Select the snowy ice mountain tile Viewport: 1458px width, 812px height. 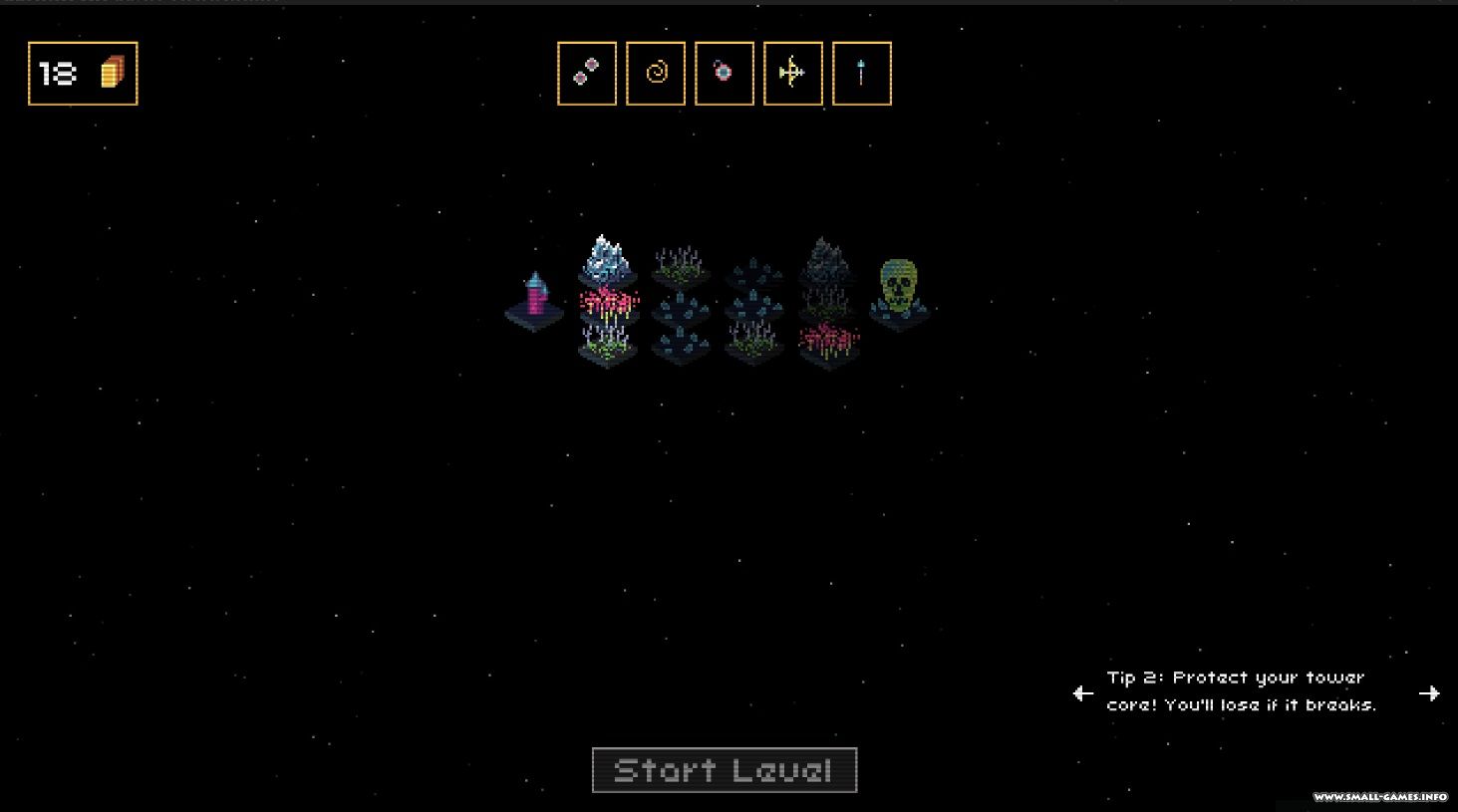click(607, 261)
